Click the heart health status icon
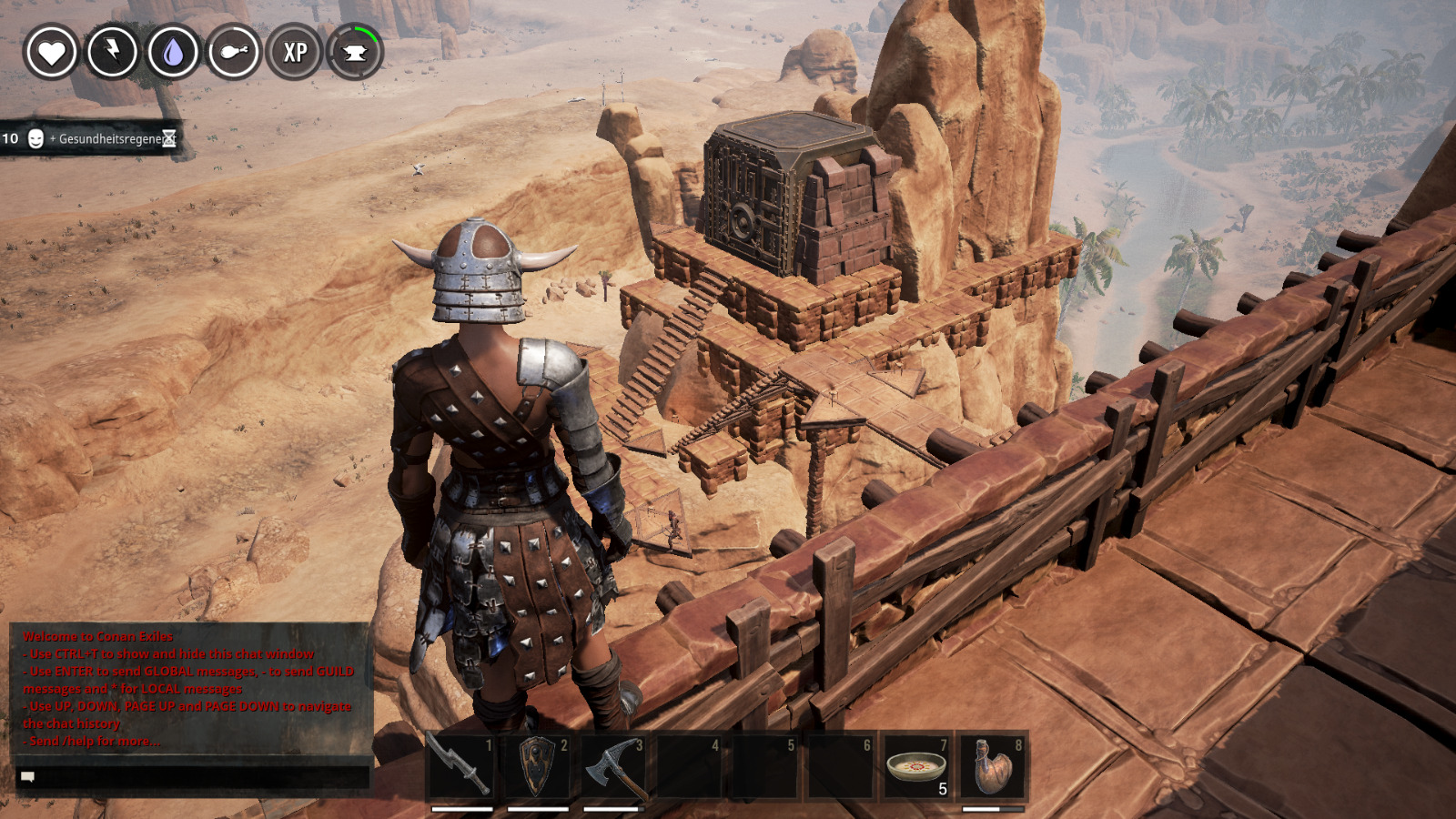Viewport: 1456px width, 819px height. tap(51, 52)
